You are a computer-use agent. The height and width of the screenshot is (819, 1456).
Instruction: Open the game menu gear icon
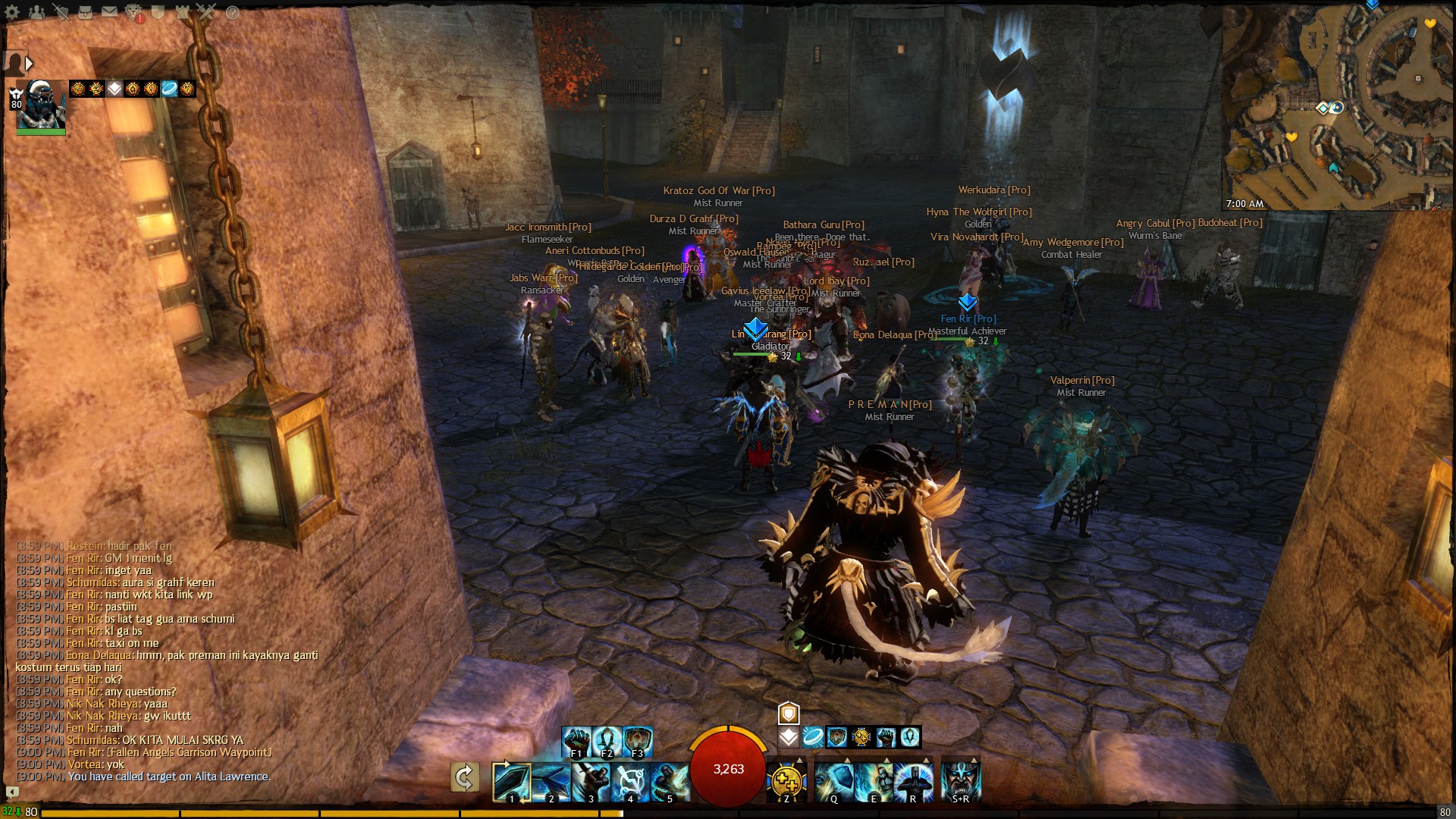pos(12,12)
